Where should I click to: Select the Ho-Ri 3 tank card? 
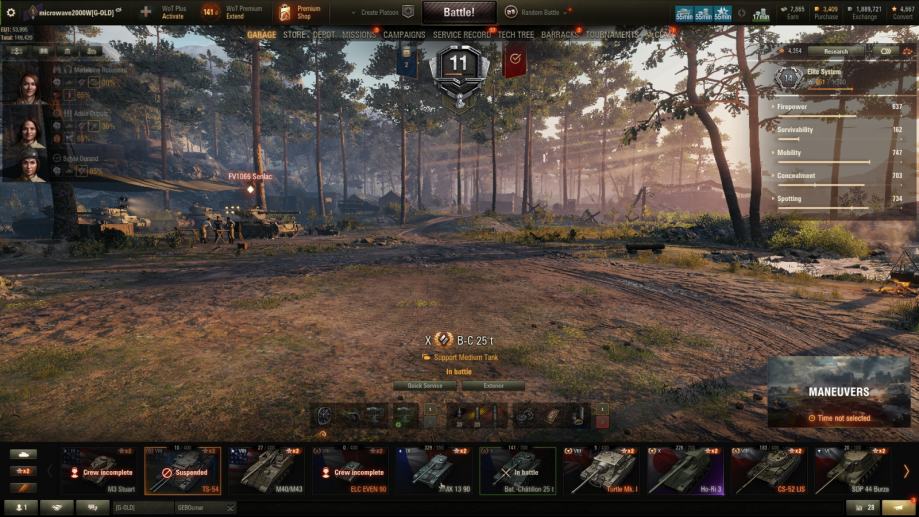point(685,470)
